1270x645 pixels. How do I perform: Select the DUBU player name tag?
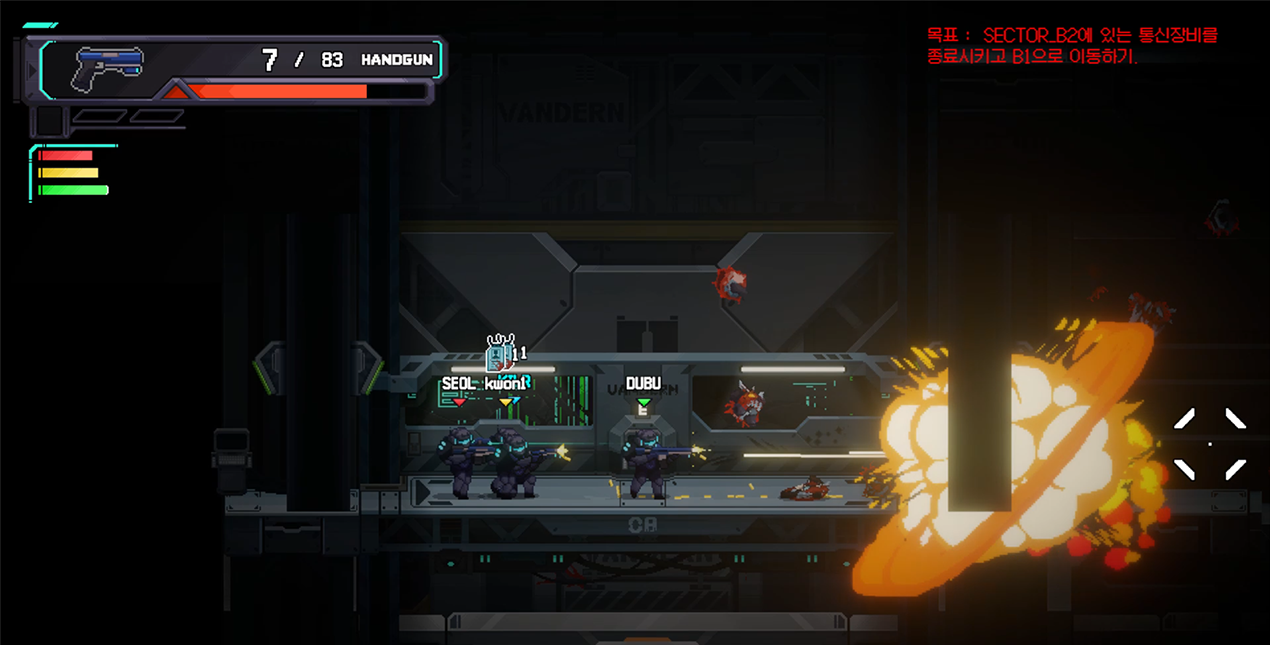click(x=643, y=384)
